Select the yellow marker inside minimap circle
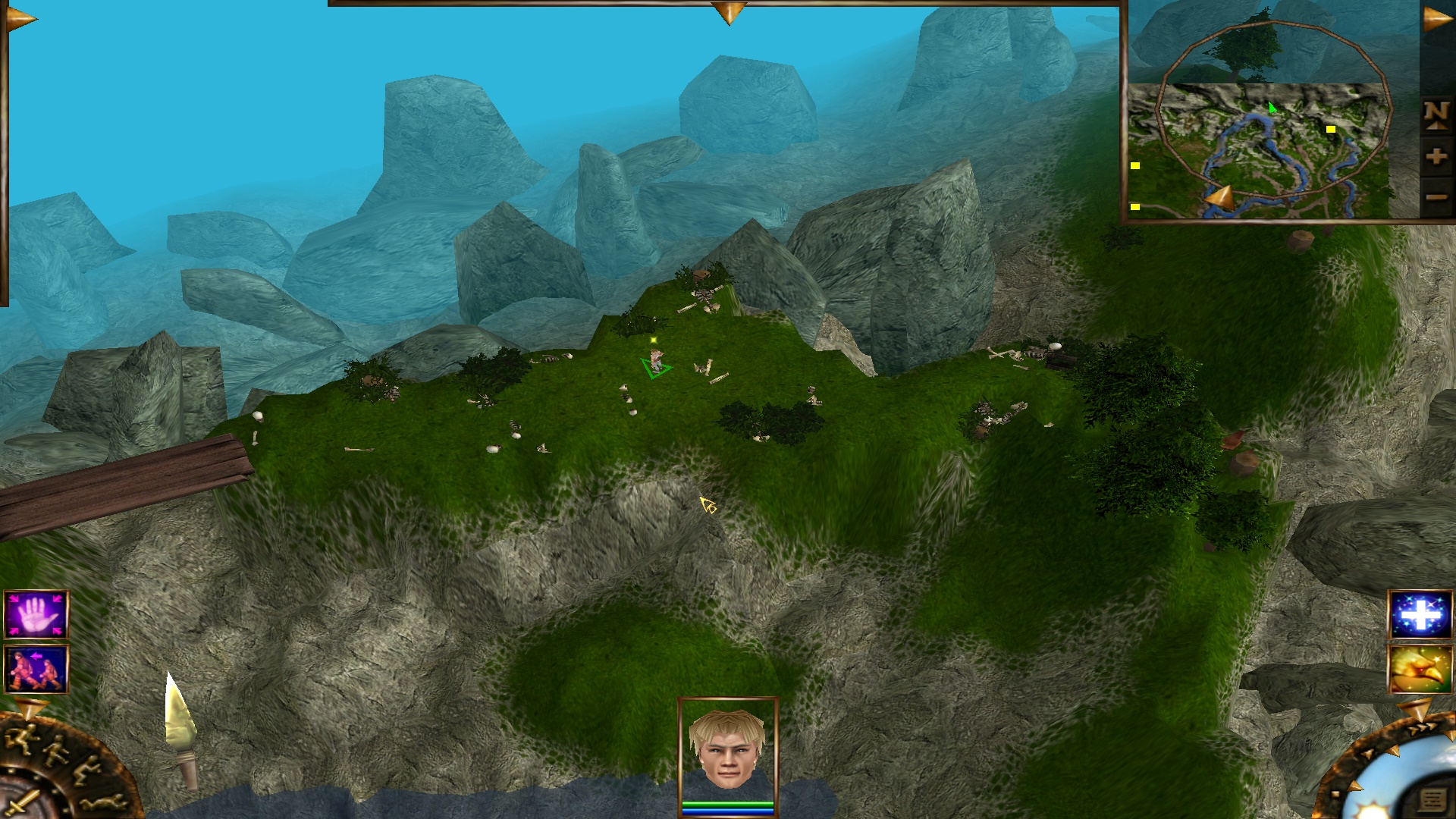The width and height of the screenshot is (1456, 819). pyautogui.click(x=1330, y=130)
